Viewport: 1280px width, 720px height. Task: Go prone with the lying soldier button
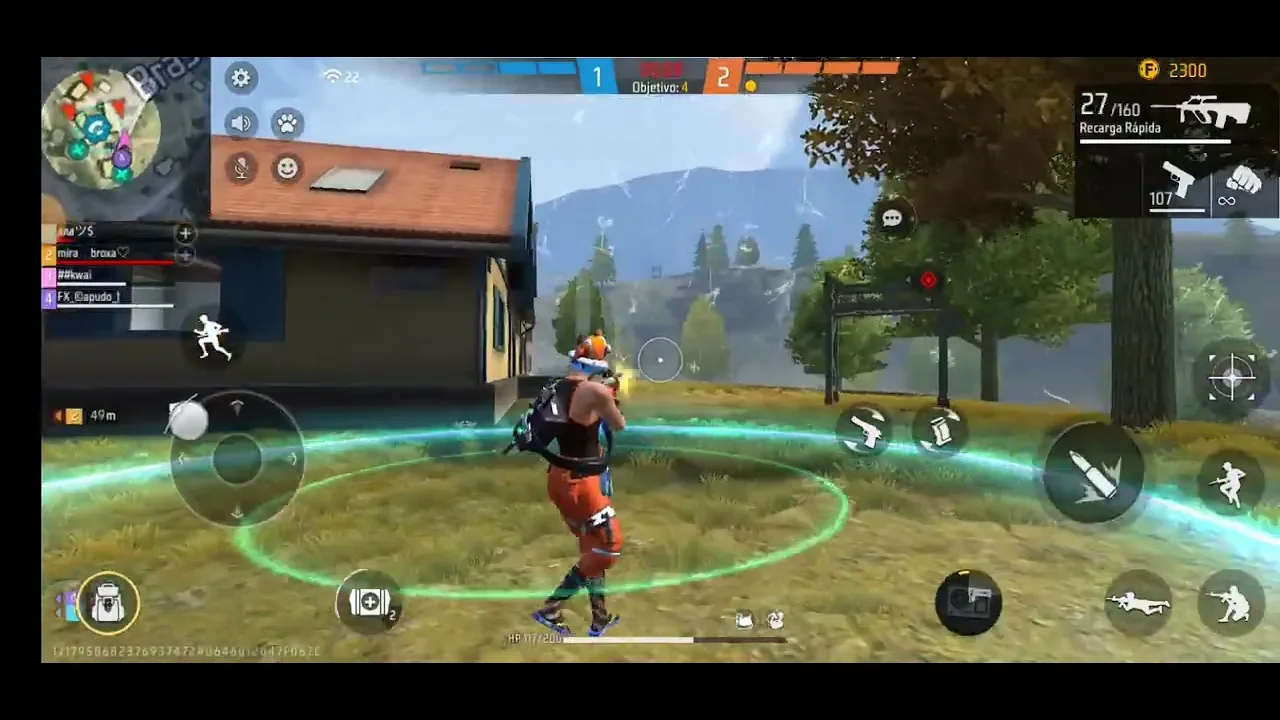click(1138, 603)
